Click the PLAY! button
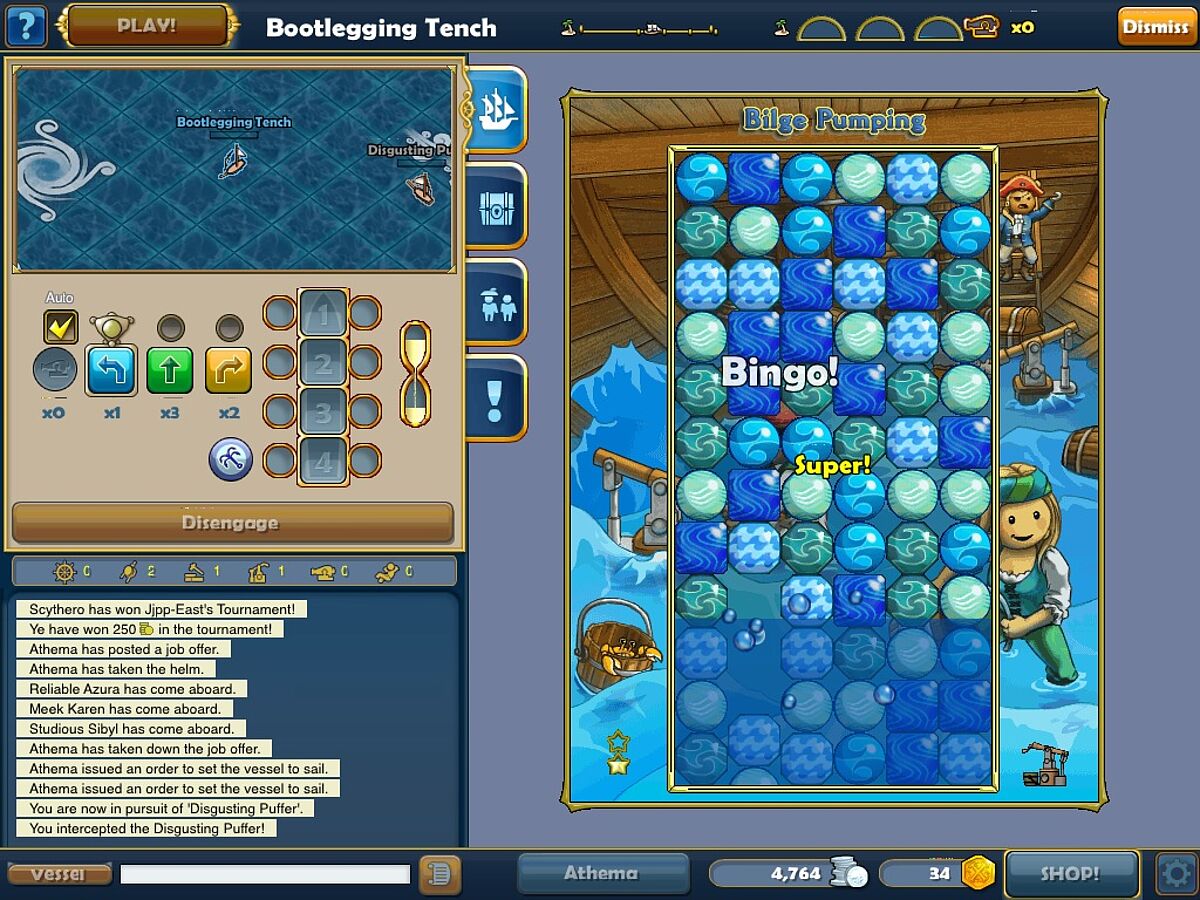Viewport: 1200px width, 900px height. (x=148, y=26)
